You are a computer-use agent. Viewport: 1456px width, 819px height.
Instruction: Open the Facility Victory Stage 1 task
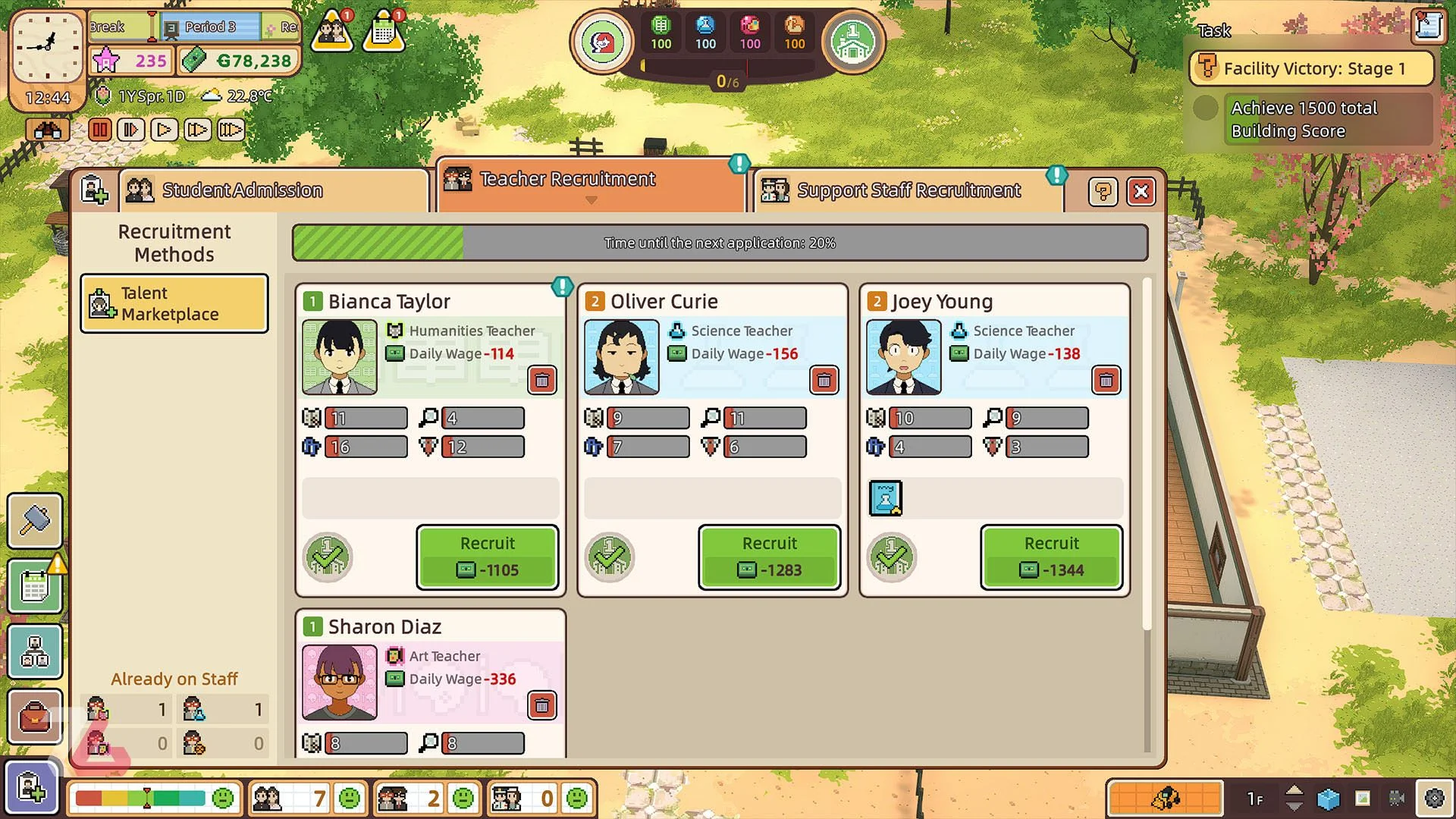pos(1311,68)
